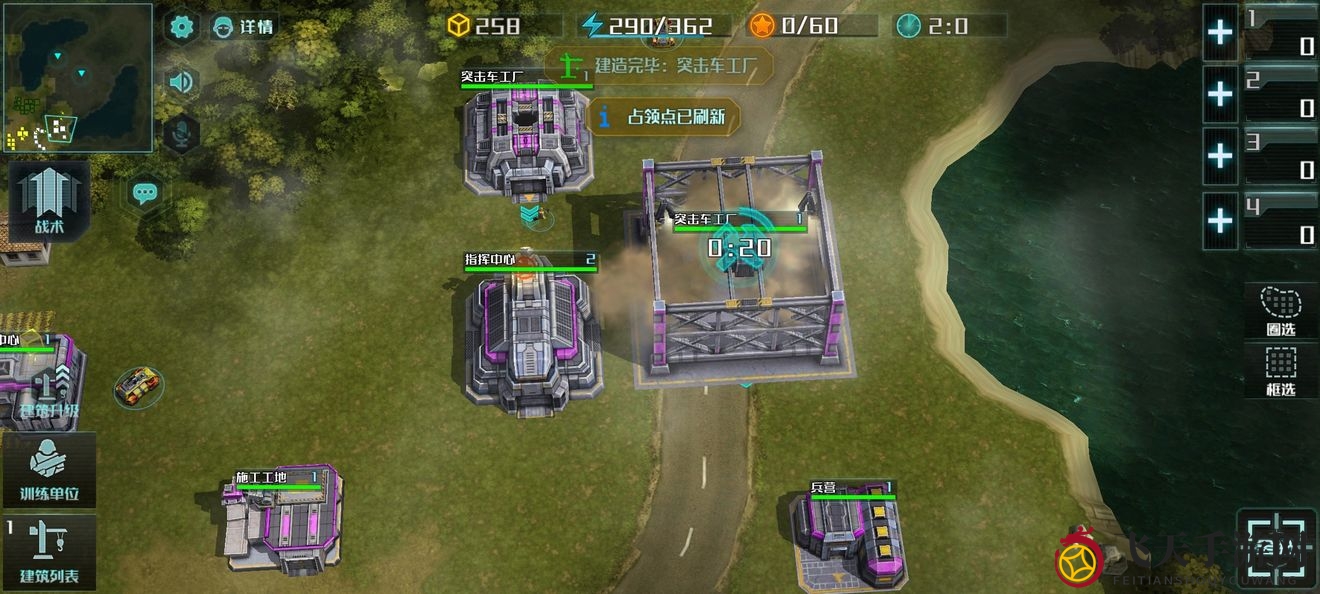Screen dimensions: 1320x594
Task: Activate the 框选 box select tool
Action: 1281,370
